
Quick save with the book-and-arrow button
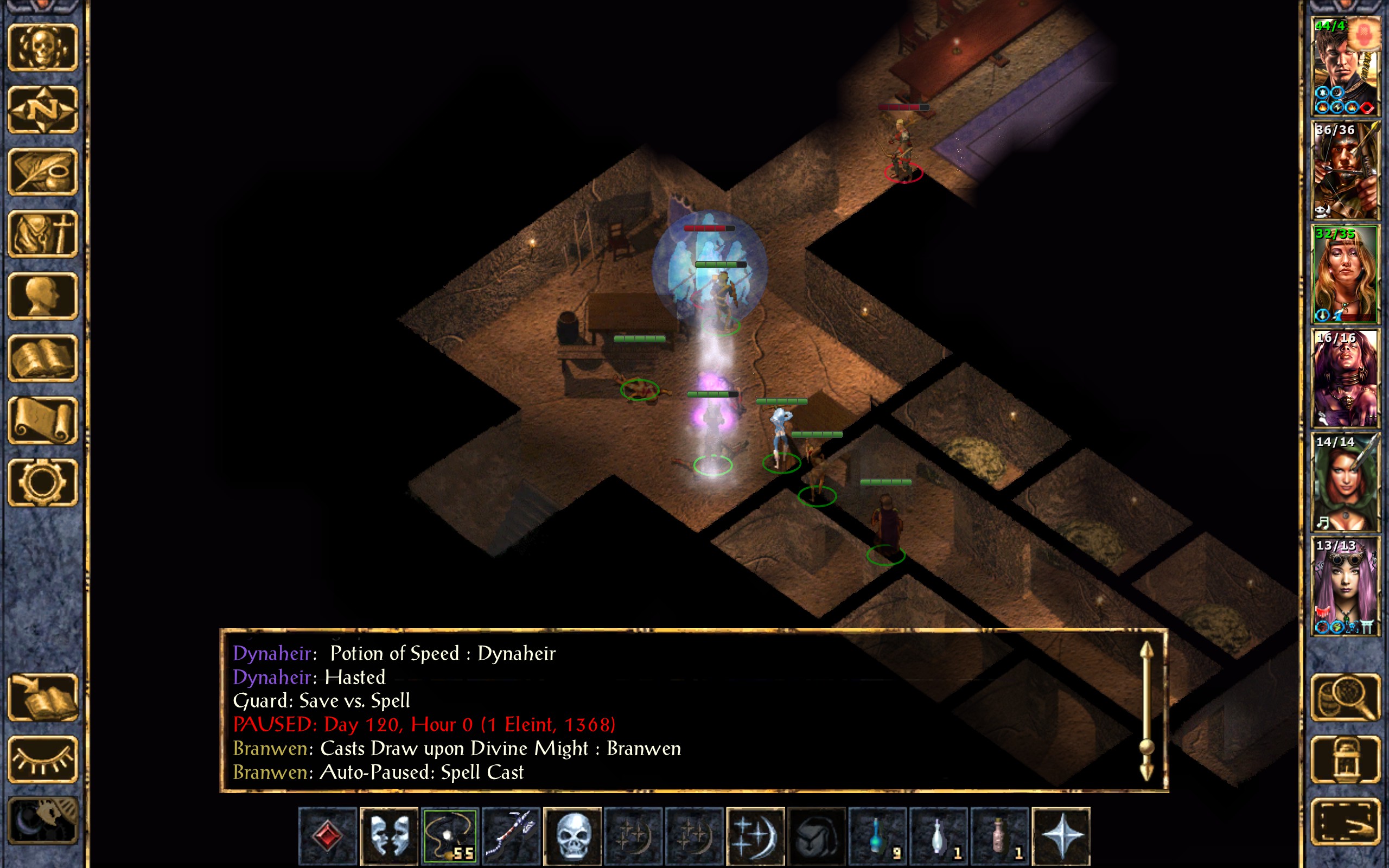click(x=42, y=697)
